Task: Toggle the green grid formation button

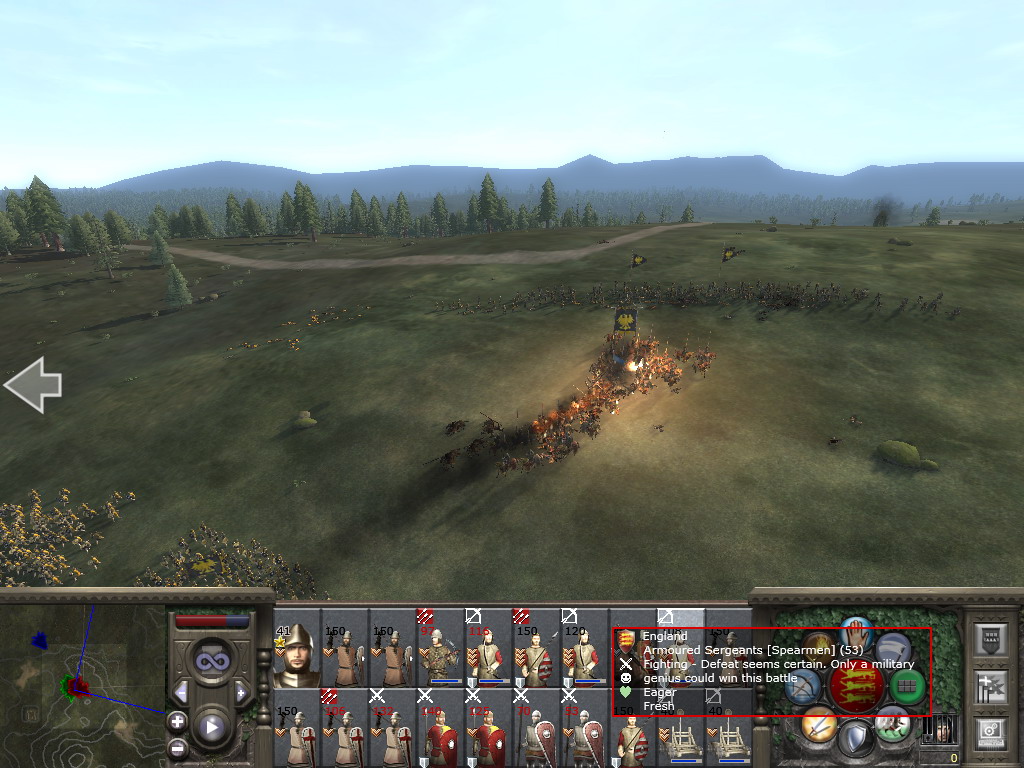Action: [908, 686]
